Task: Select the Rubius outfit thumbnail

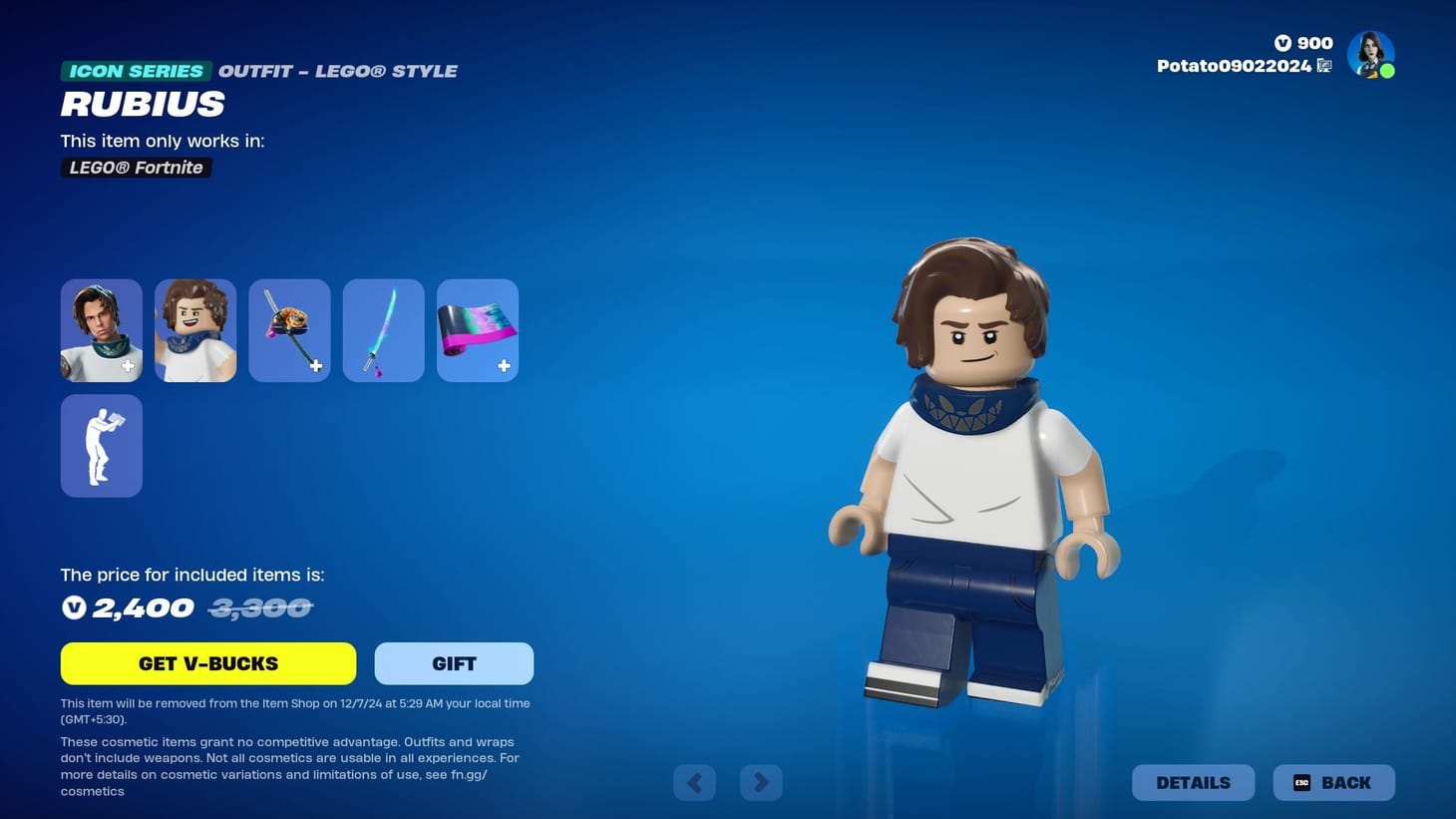Action: [x=101, y=329]
